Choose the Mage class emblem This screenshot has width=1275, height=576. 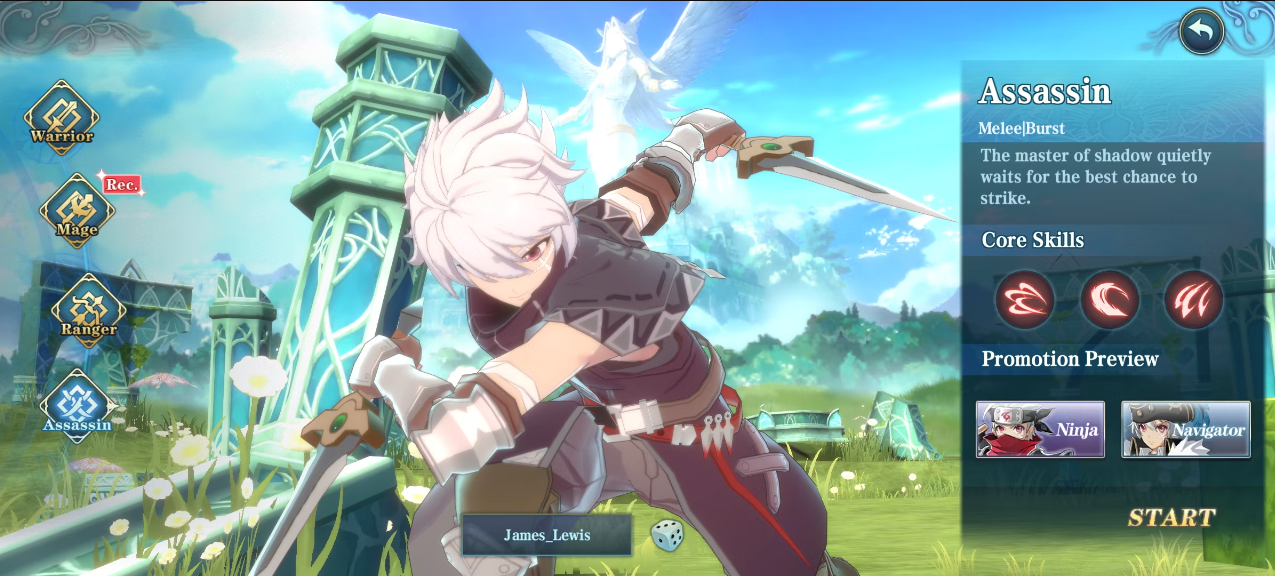pos(76,210)
